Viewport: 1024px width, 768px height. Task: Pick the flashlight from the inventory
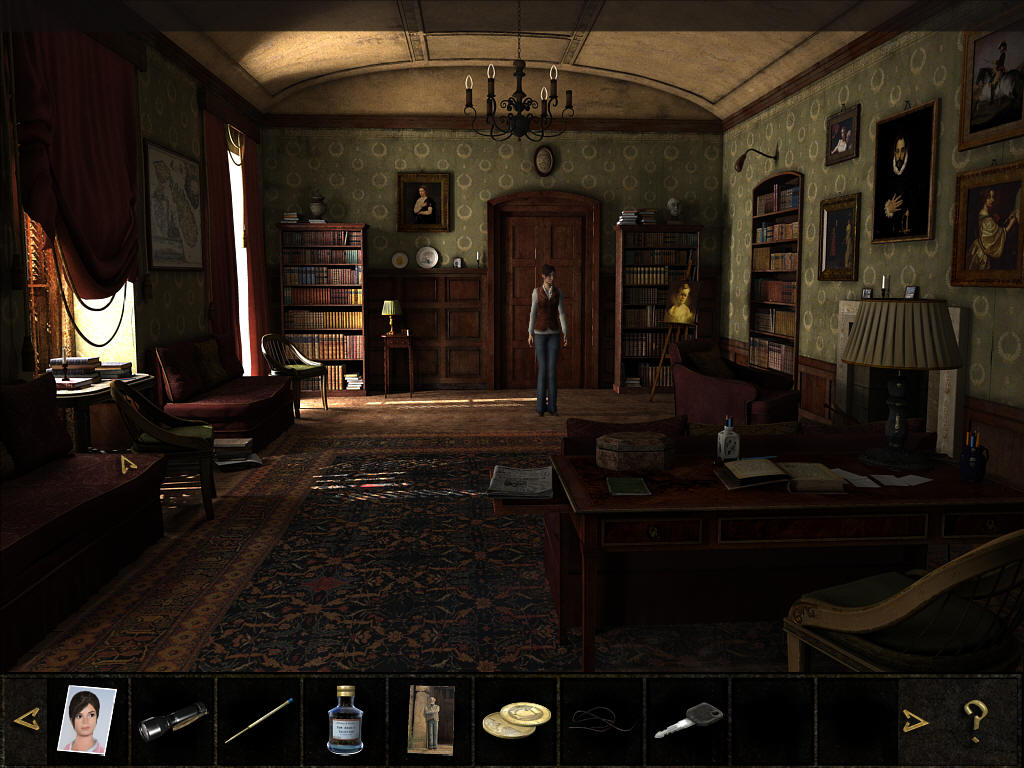172,721
